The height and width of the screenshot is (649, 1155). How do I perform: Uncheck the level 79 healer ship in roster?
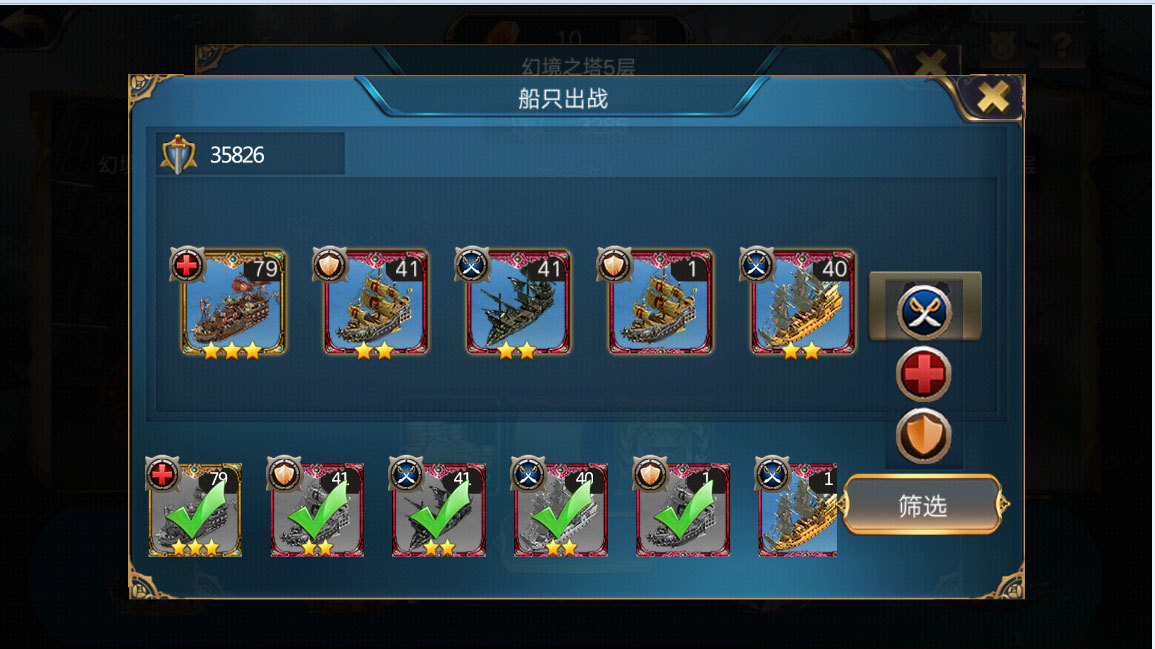pos(195,510)
